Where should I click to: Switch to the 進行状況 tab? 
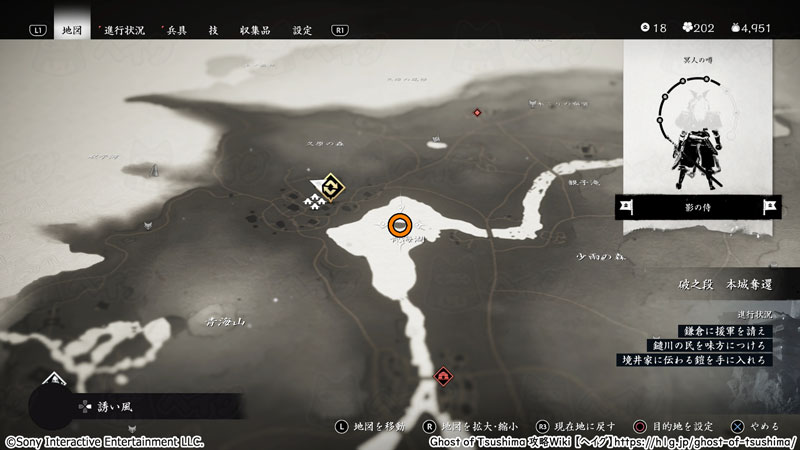coord(126,30)
